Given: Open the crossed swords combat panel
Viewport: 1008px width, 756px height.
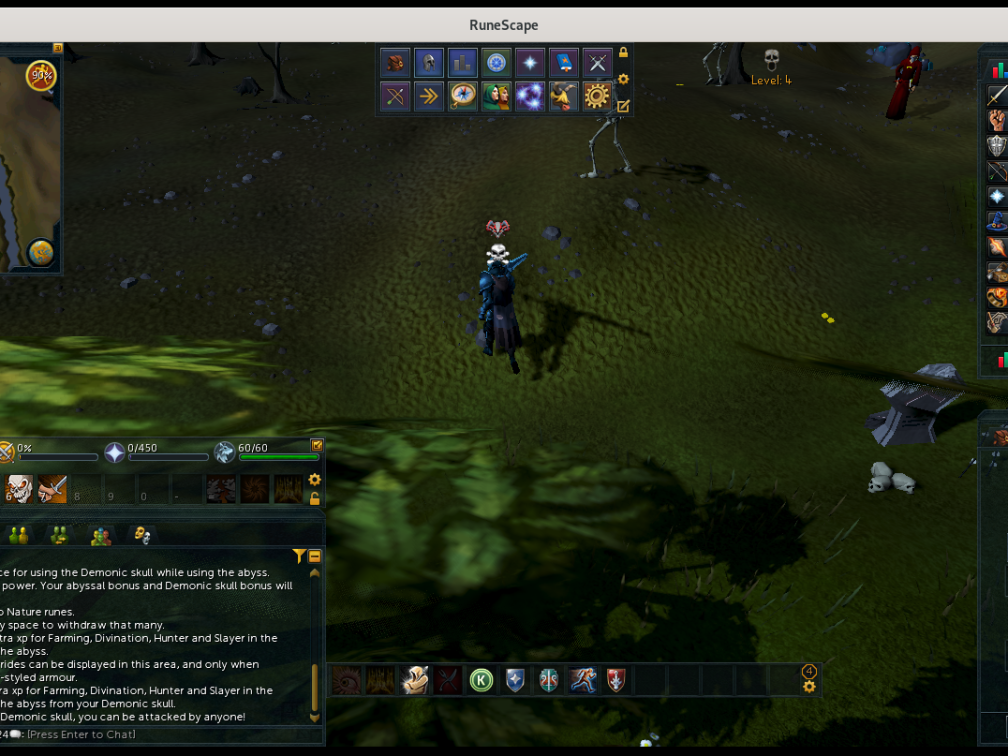Looking at the screenshot, I should [x=597, y=63].
